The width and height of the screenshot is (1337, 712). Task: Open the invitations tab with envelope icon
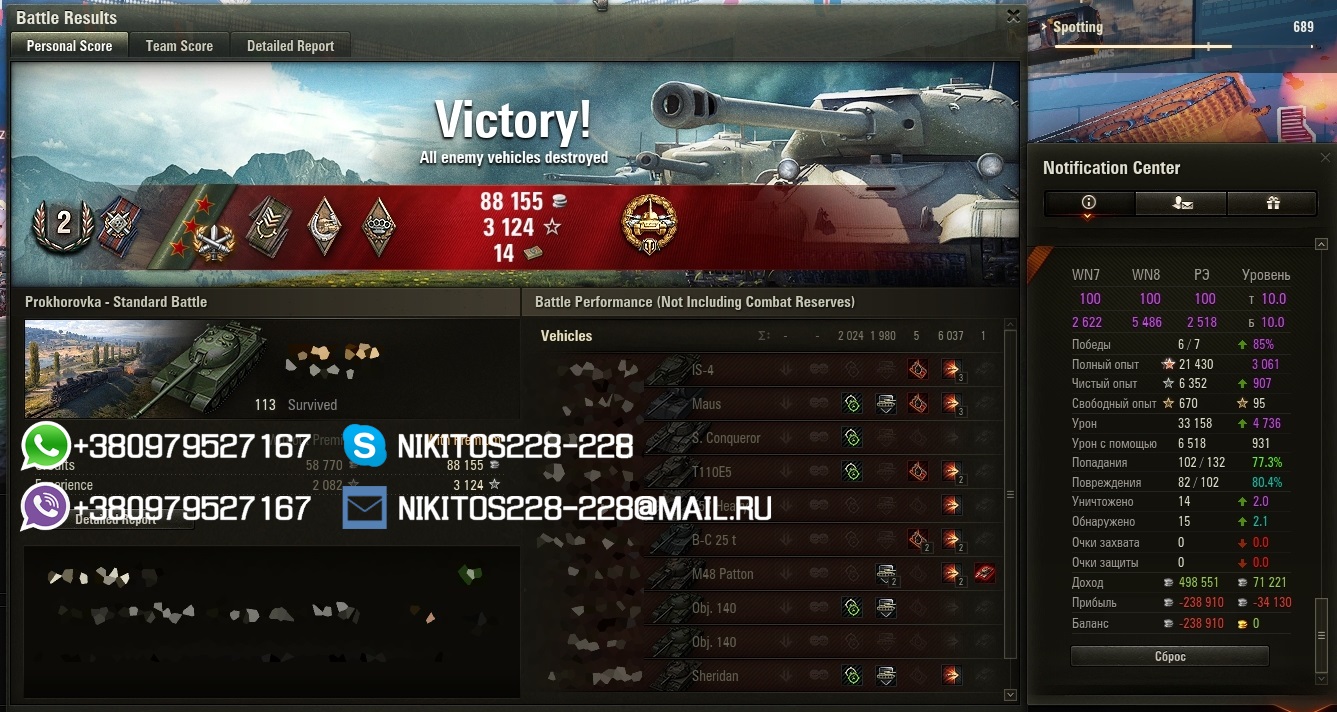[1181, 203]
